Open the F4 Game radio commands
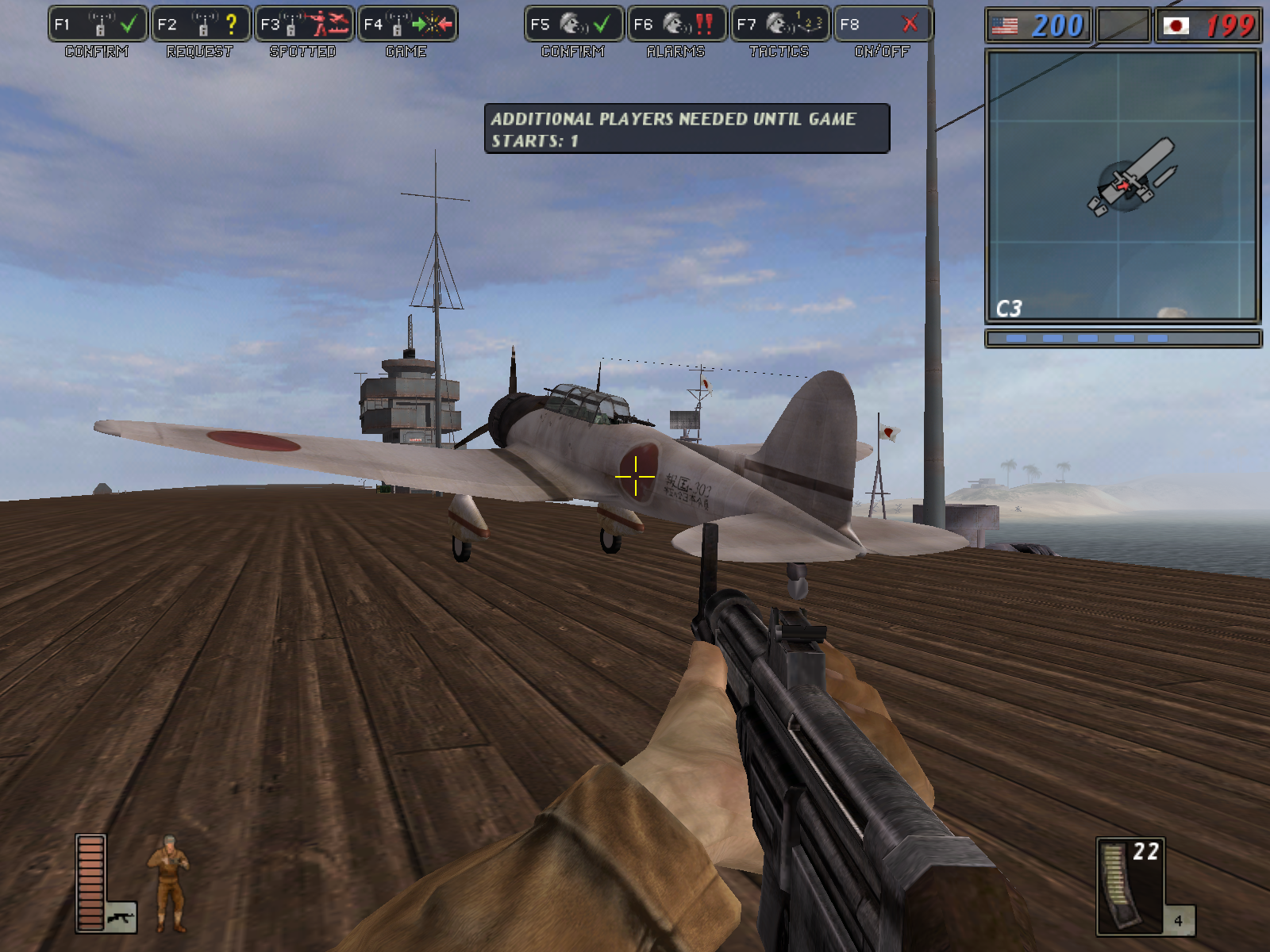1270x952 pixels. point(406,23)
